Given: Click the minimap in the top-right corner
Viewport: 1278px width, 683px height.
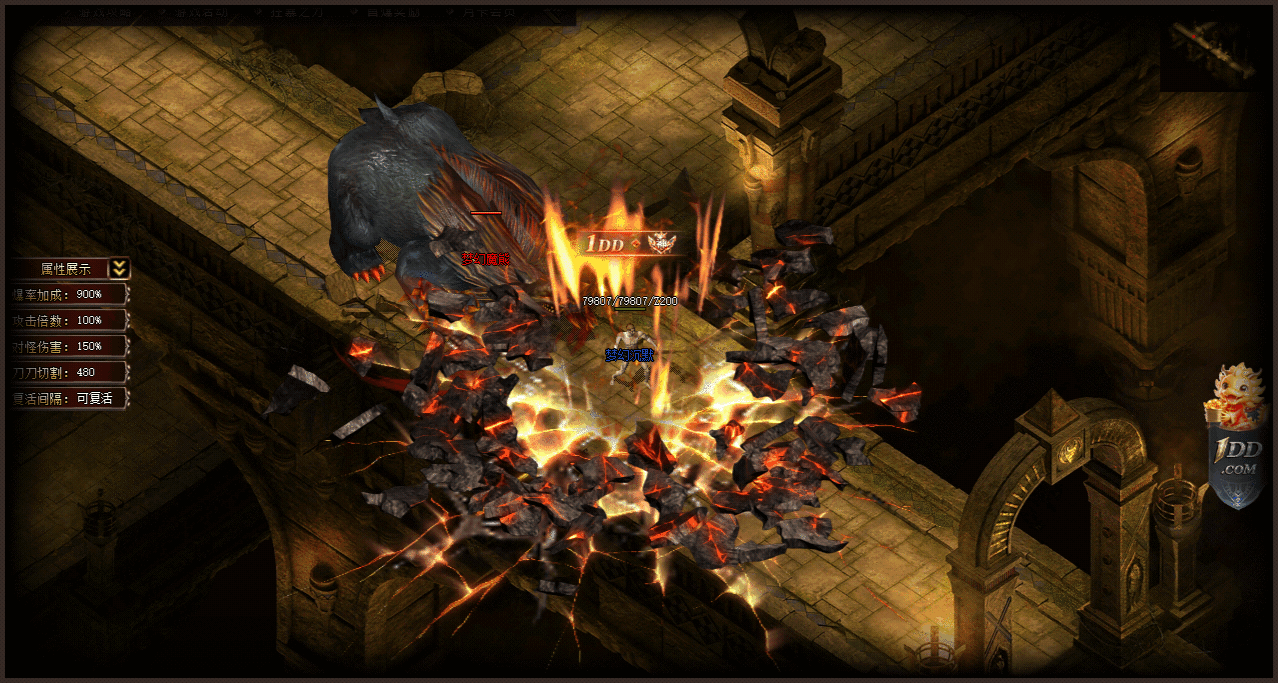Looking at the screenshot, I should (x=1207, y=50).
